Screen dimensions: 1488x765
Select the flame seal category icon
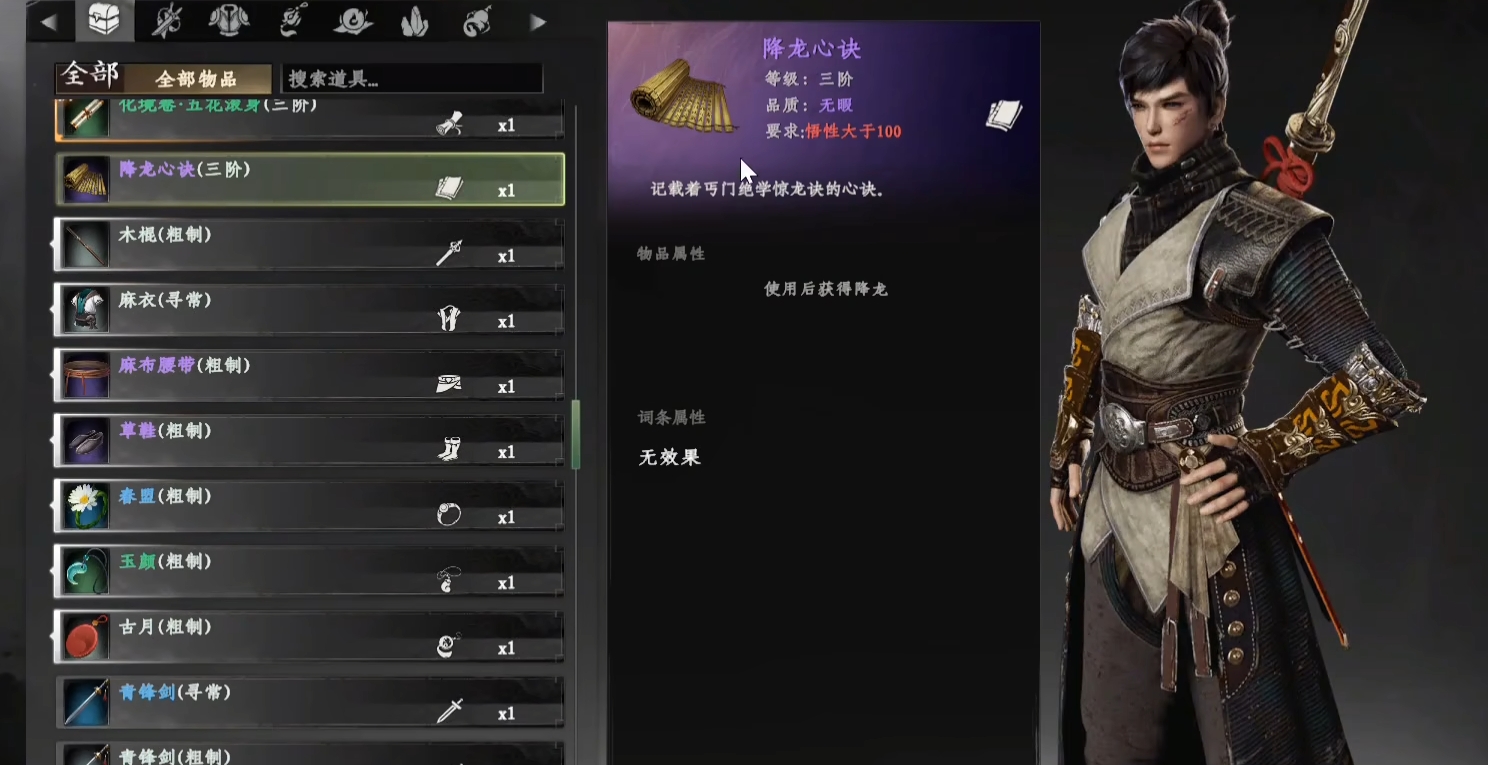[x=353, y=18]
